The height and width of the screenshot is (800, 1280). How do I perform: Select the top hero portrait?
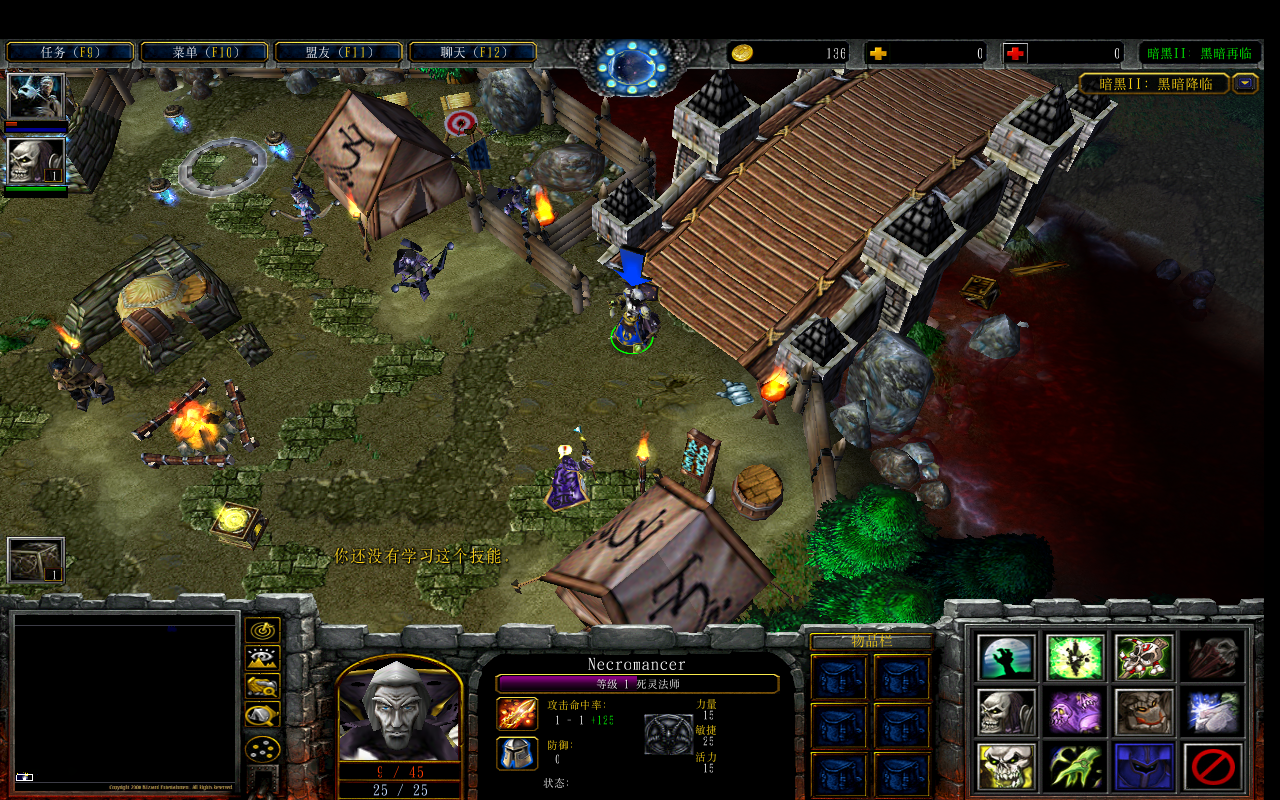(36, 96)
